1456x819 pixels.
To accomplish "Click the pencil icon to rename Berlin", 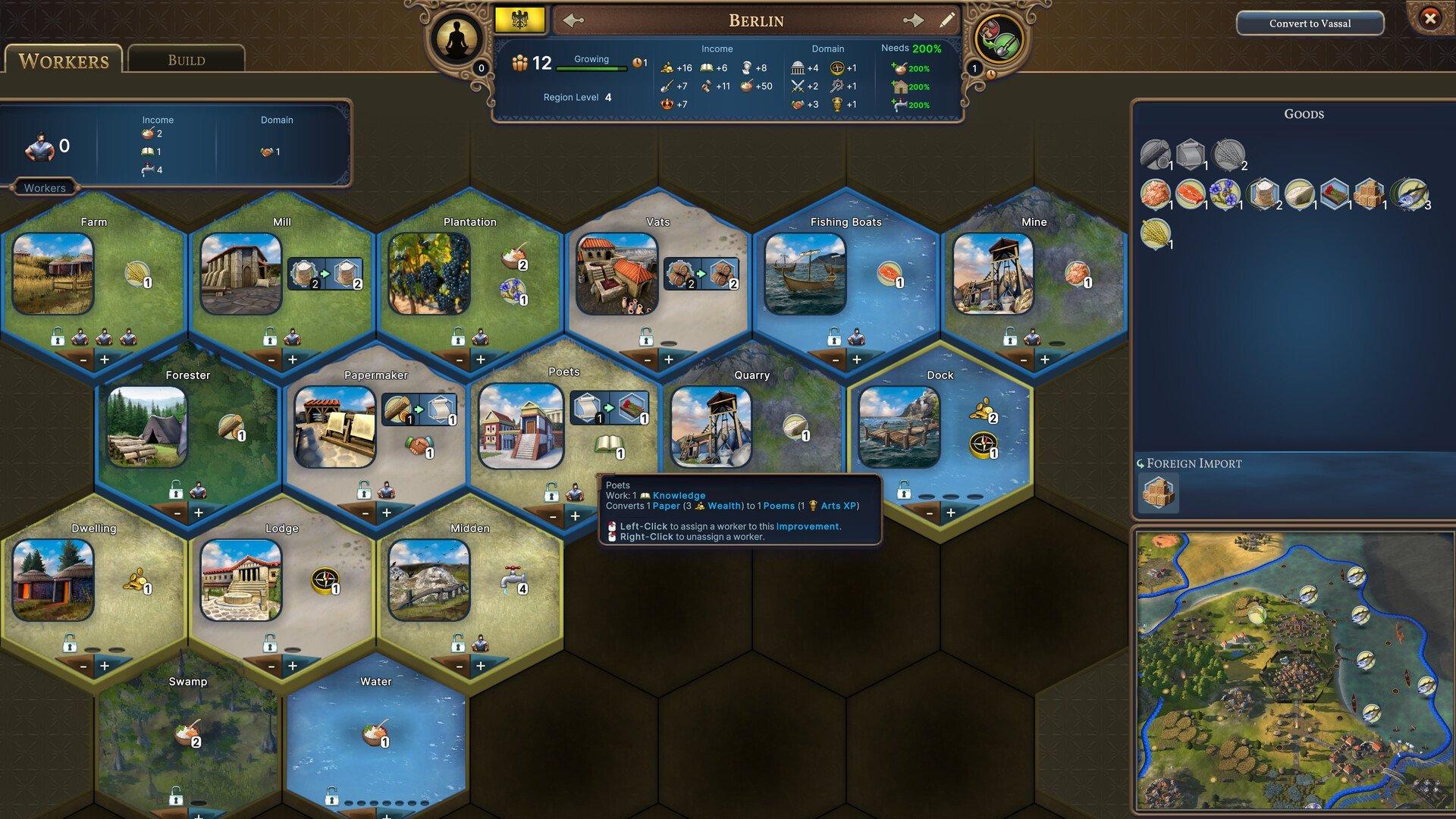I will pos(947,20).
